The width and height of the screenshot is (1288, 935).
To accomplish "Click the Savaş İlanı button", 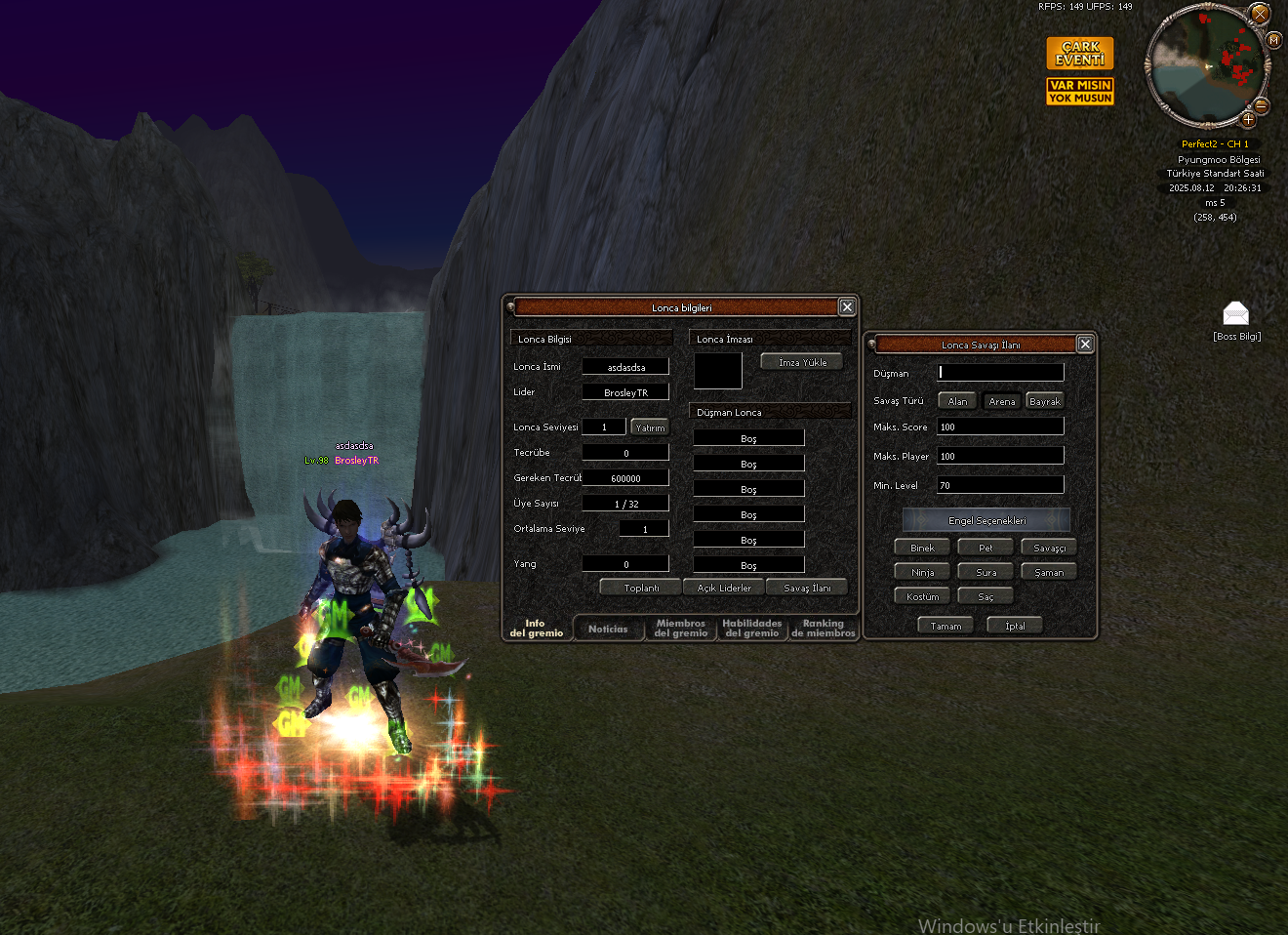I will 807,588.
